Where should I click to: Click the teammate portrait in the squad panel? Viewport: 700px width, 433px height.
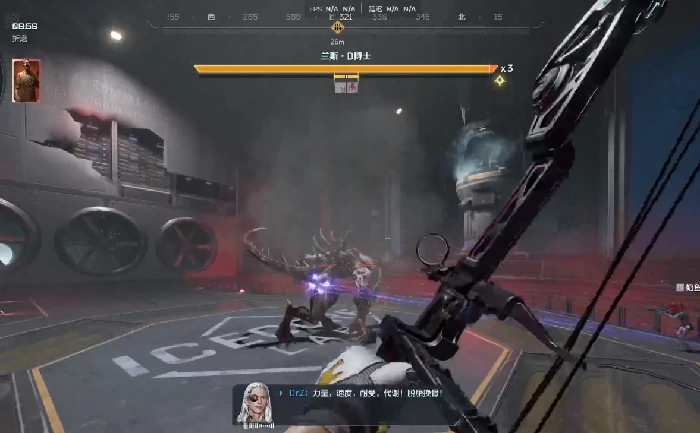tap(26, 81)
